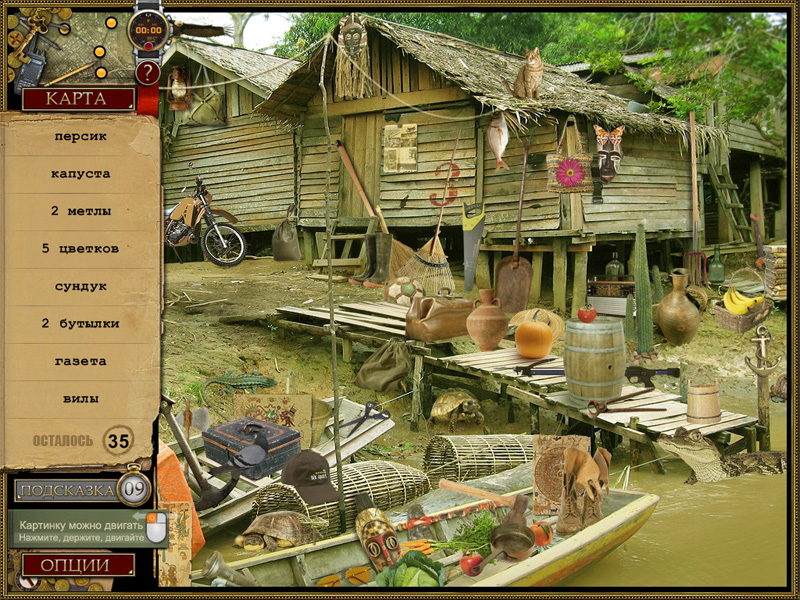Use the ПОДСКАЗКА hint button
Image resolution: width=800 pixels, height=600 pixels.
click(66, 490)
